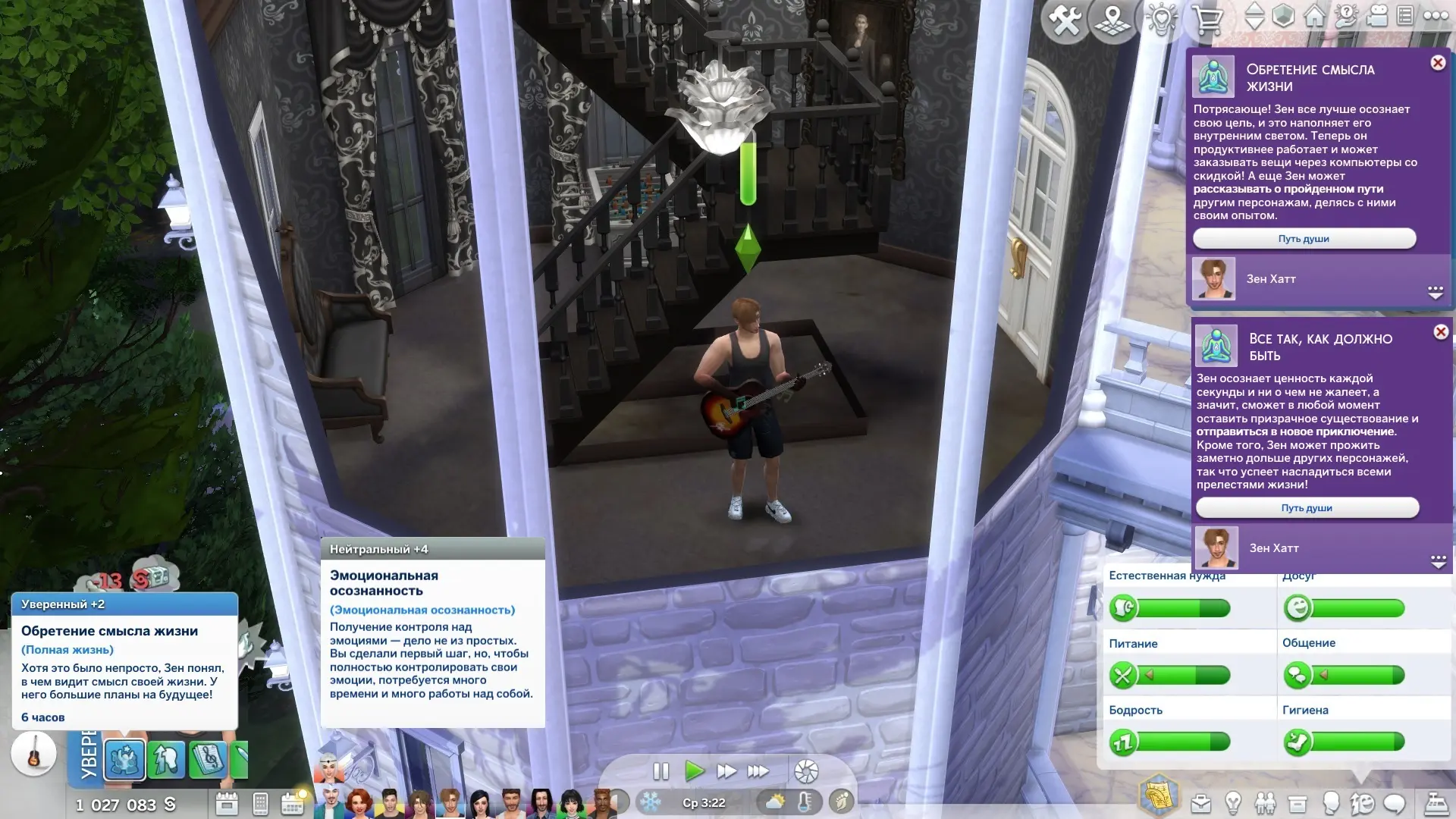Pause the game
This screenshot has height=819, width=1456.
click(x=661, y=772)
